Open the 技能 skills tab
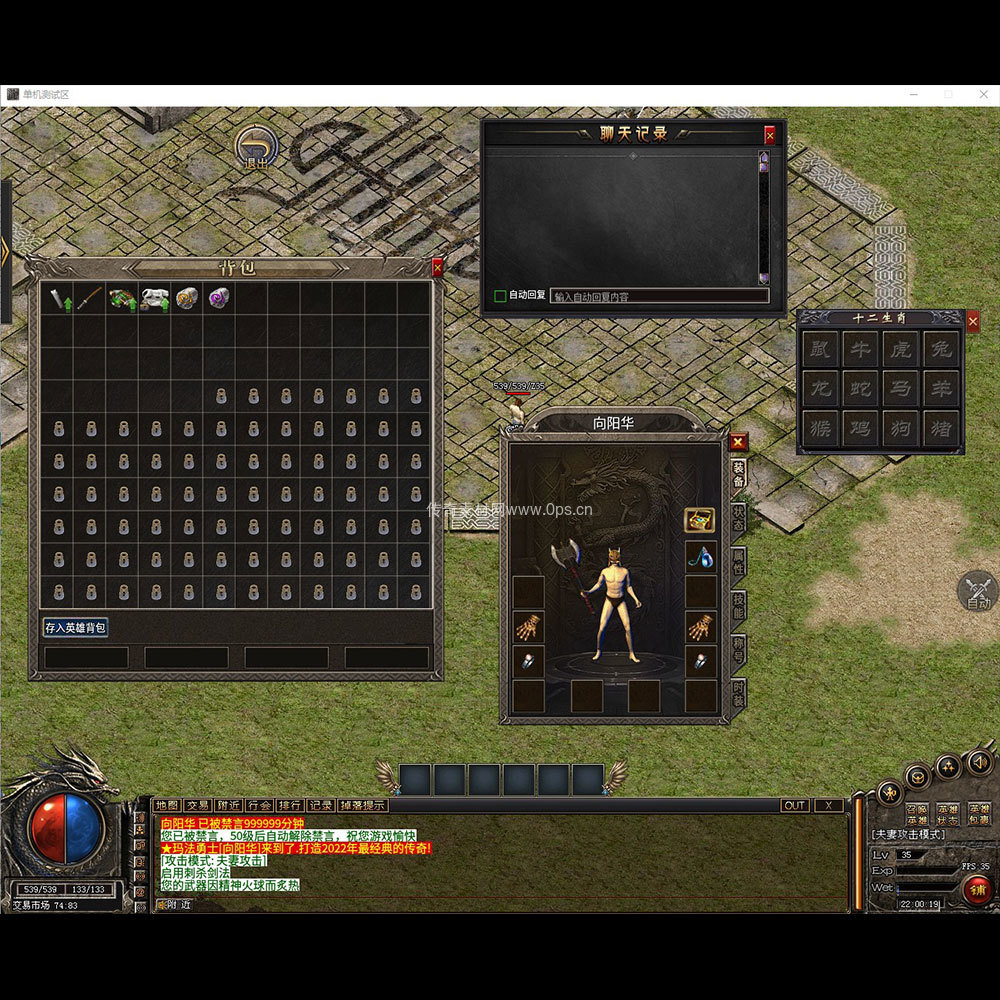This screenshot has width=1000, height=1000. pyautogui.click(x=738, y=604)
